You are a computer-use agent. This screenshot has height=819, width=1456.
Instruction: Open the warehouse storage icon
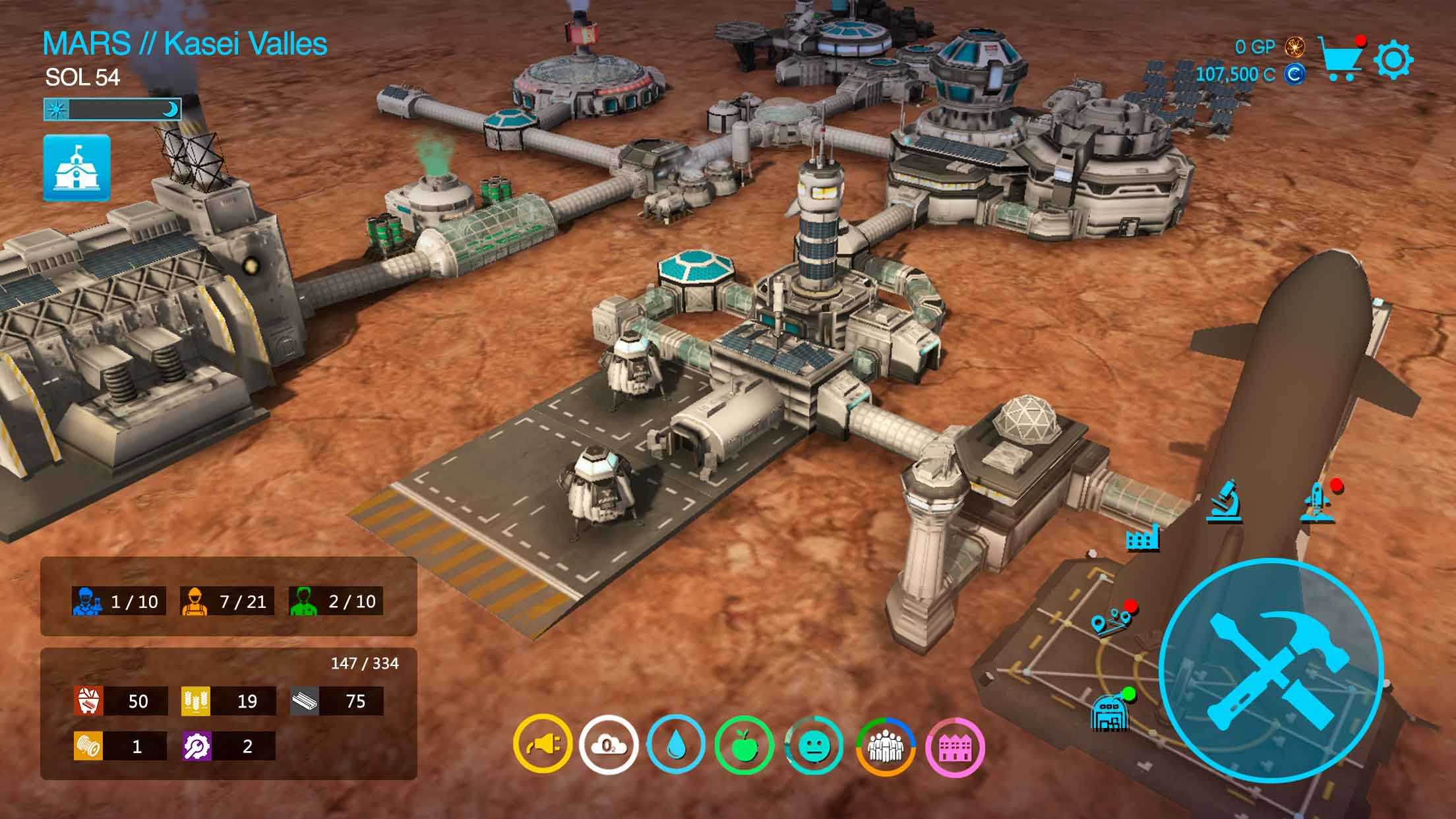[1110, 713]
